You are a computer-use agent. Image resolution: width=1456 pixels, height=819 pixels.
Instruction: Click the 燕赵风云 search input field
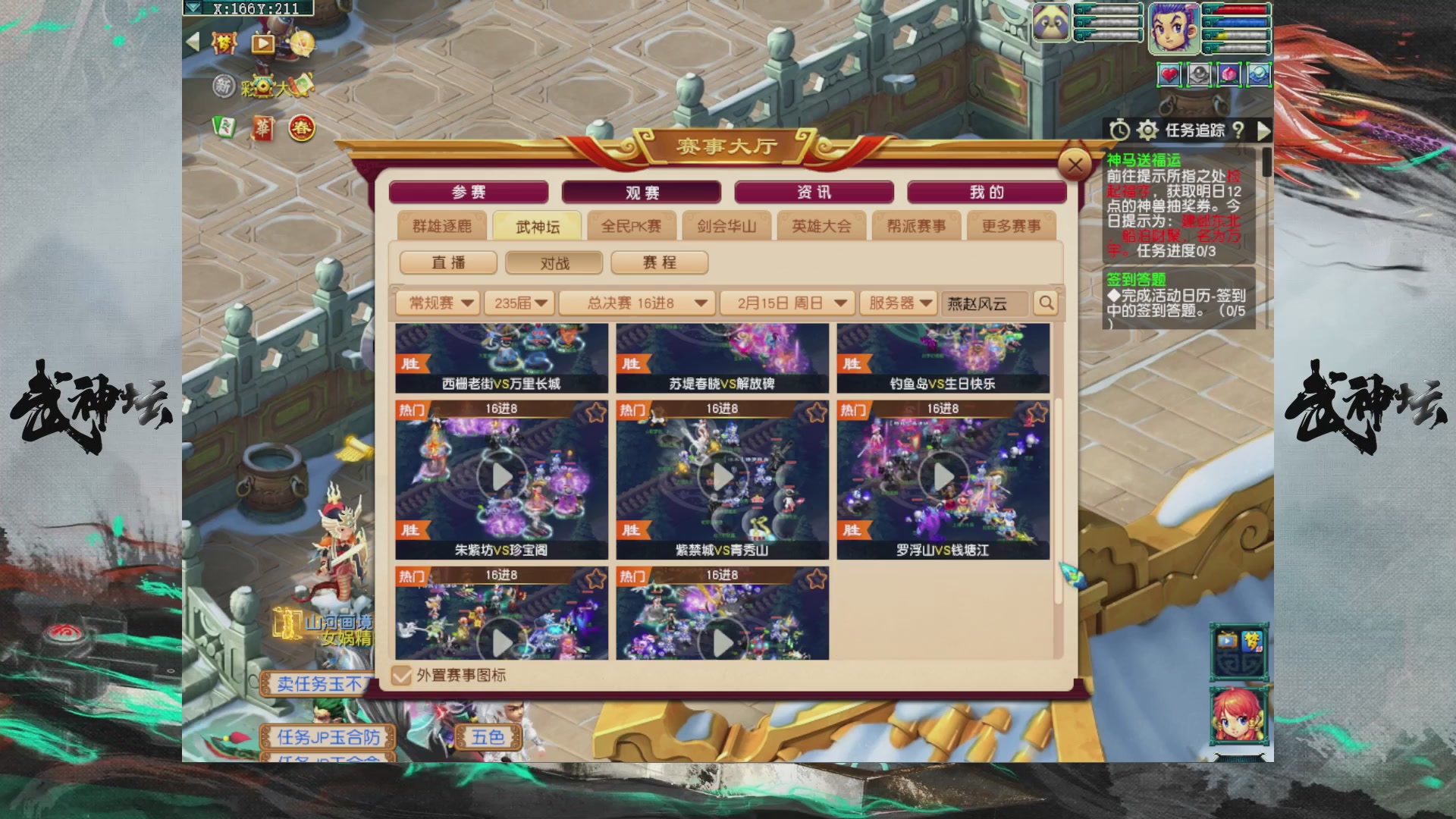click(984, 303)
